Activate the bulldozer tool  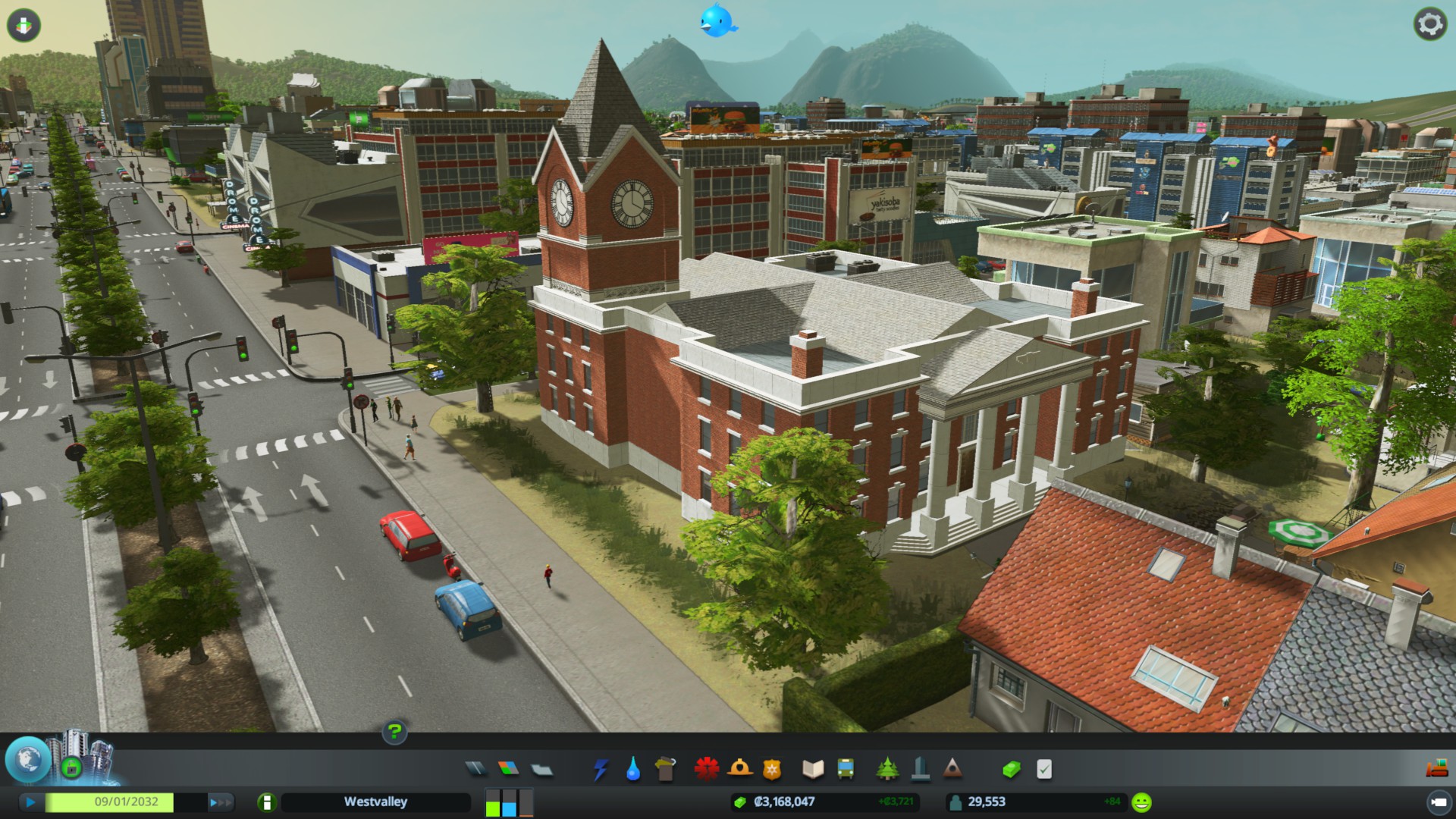[x=1436, y=769]
